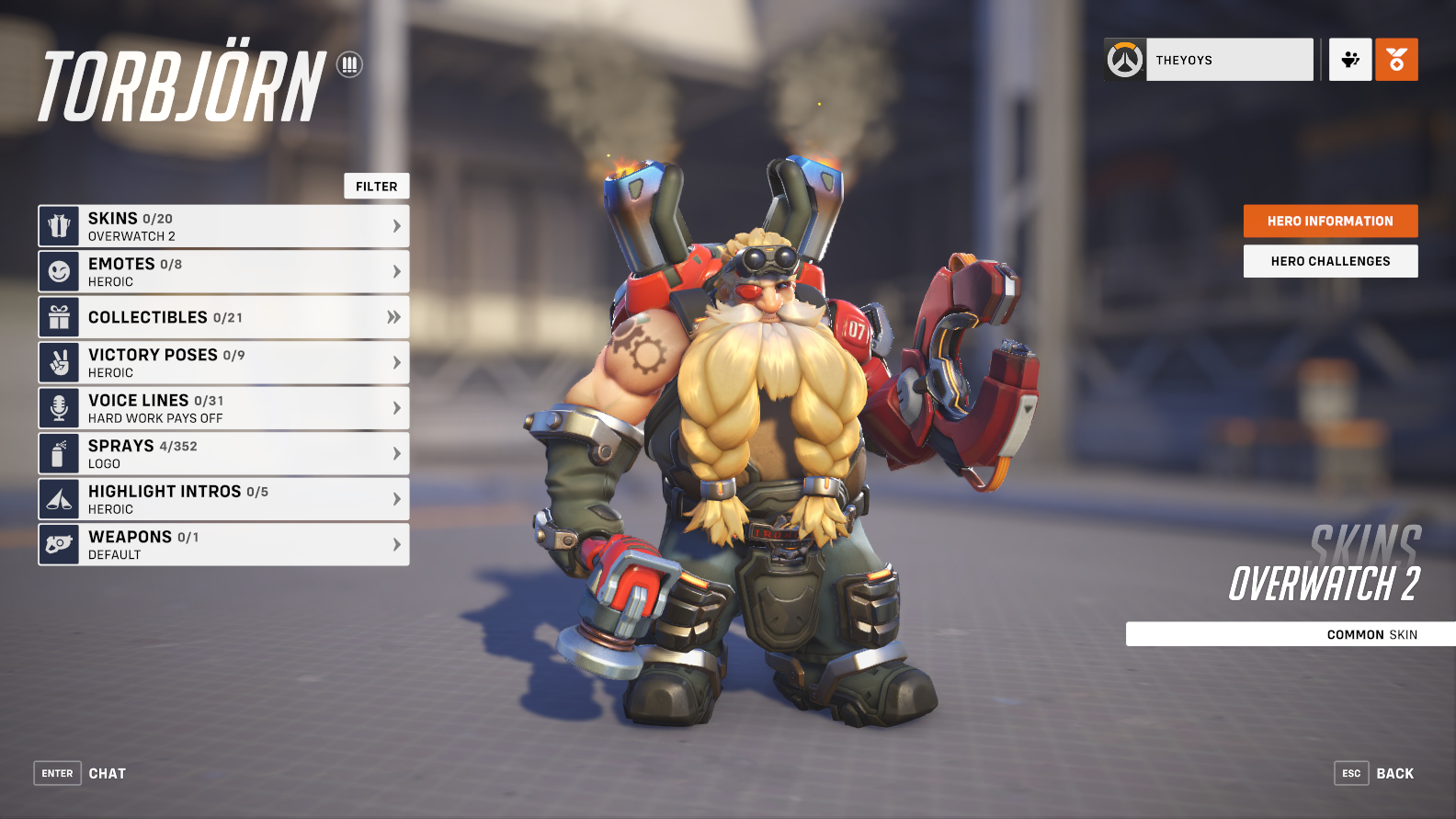Screen dimensions: 1456x819
Task: Select the Skins trophy icon
Action: point(60,224)
